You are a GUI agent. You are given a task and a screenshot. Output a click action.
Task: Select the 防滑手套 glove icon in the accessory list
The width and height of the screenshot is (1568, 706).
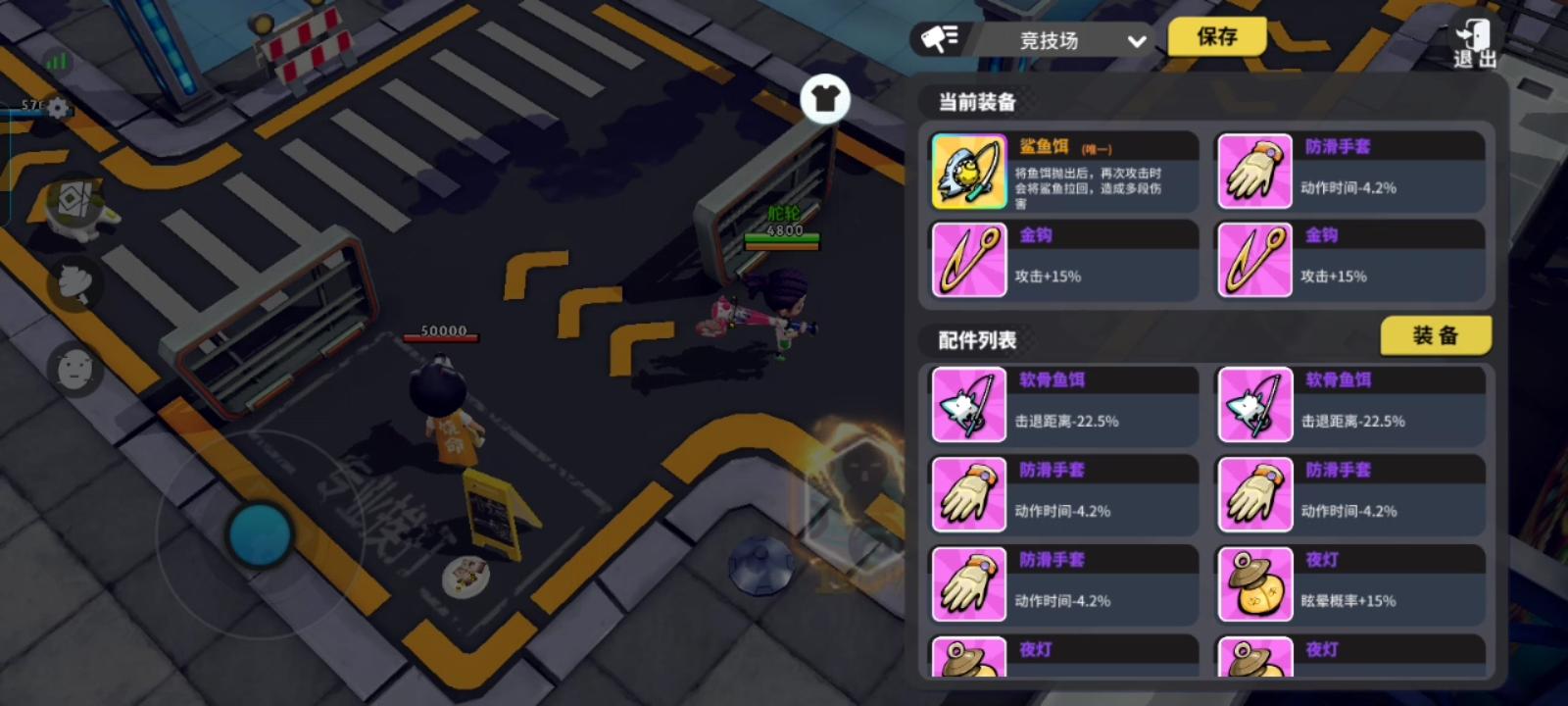968,494
